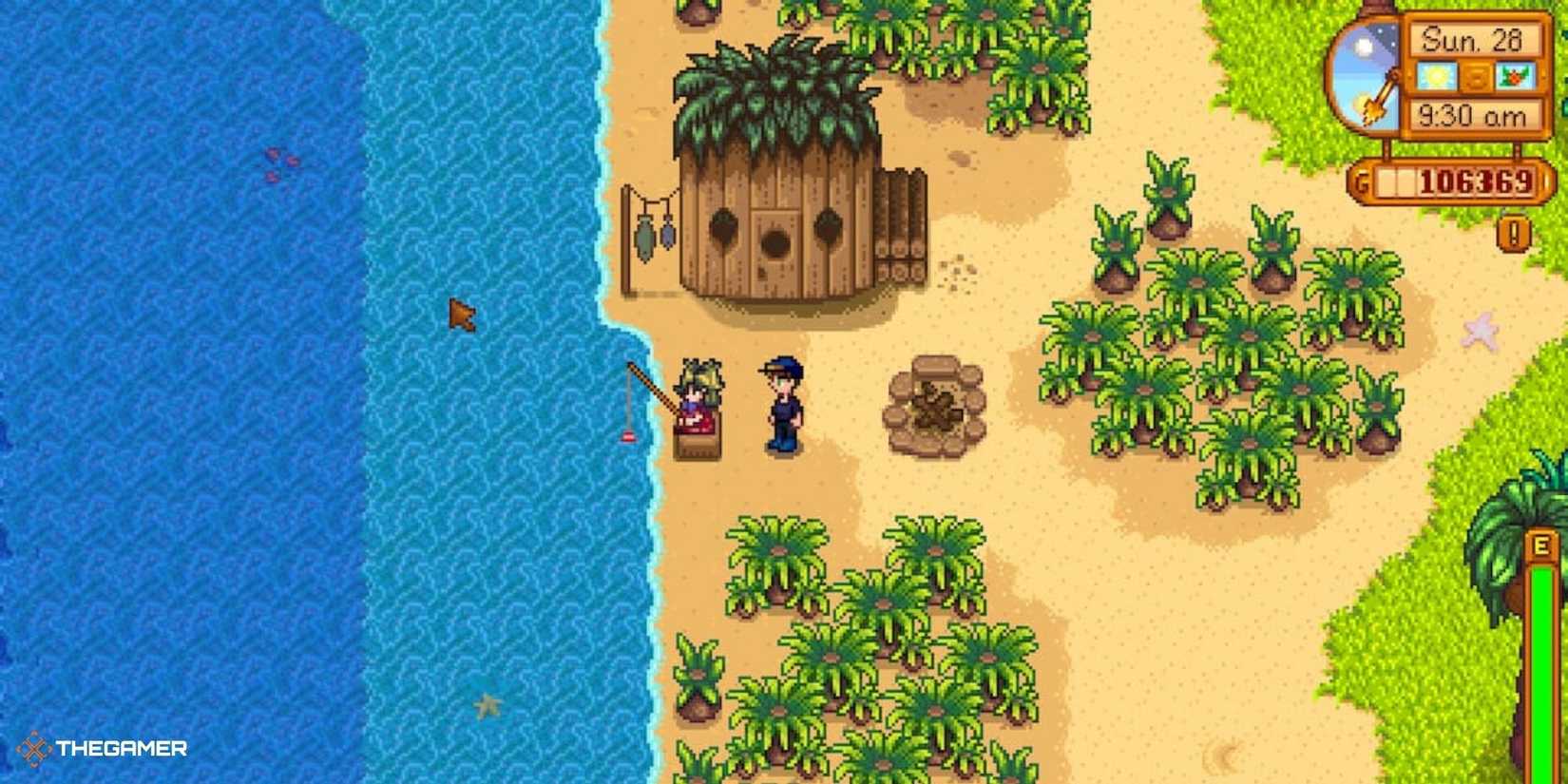Screen dimensions: 1568x784
Task: Click the gold coin G icon
Action: click(1361, 179)
